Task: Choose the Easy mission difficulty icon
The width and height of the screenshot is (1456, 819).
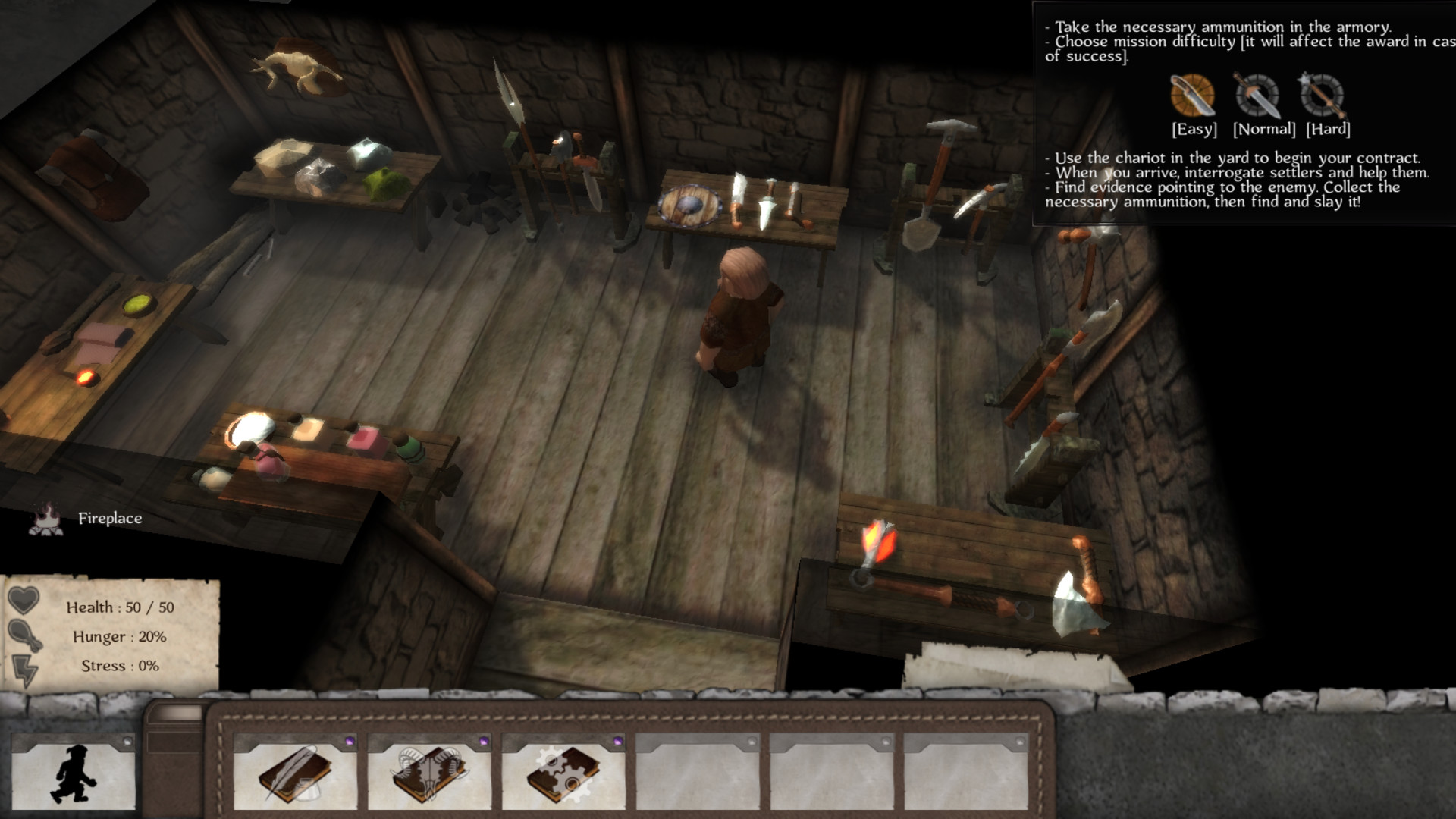Action: [1192, 96]
